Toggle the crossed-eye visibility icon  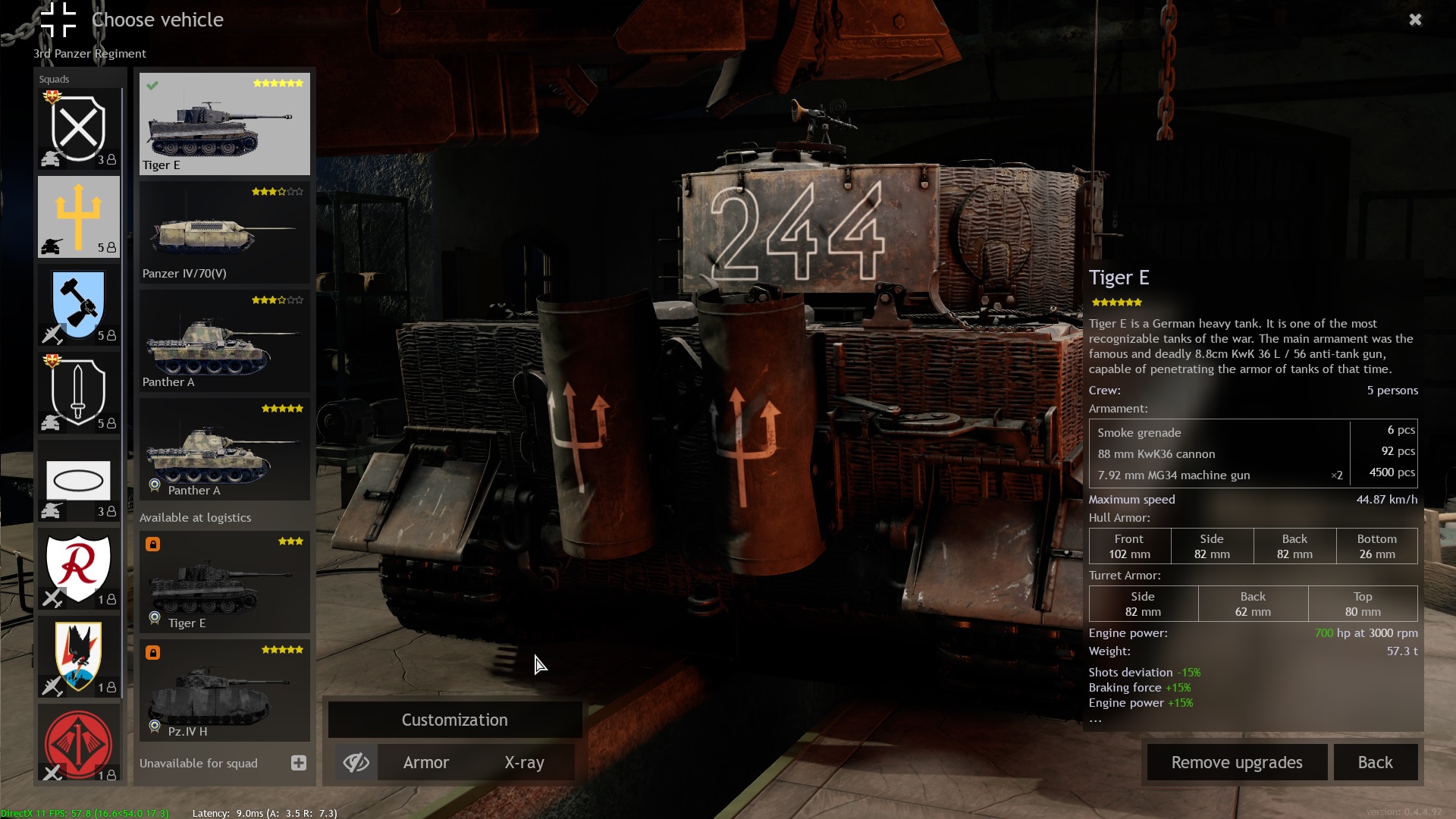[x=356, y=762]
